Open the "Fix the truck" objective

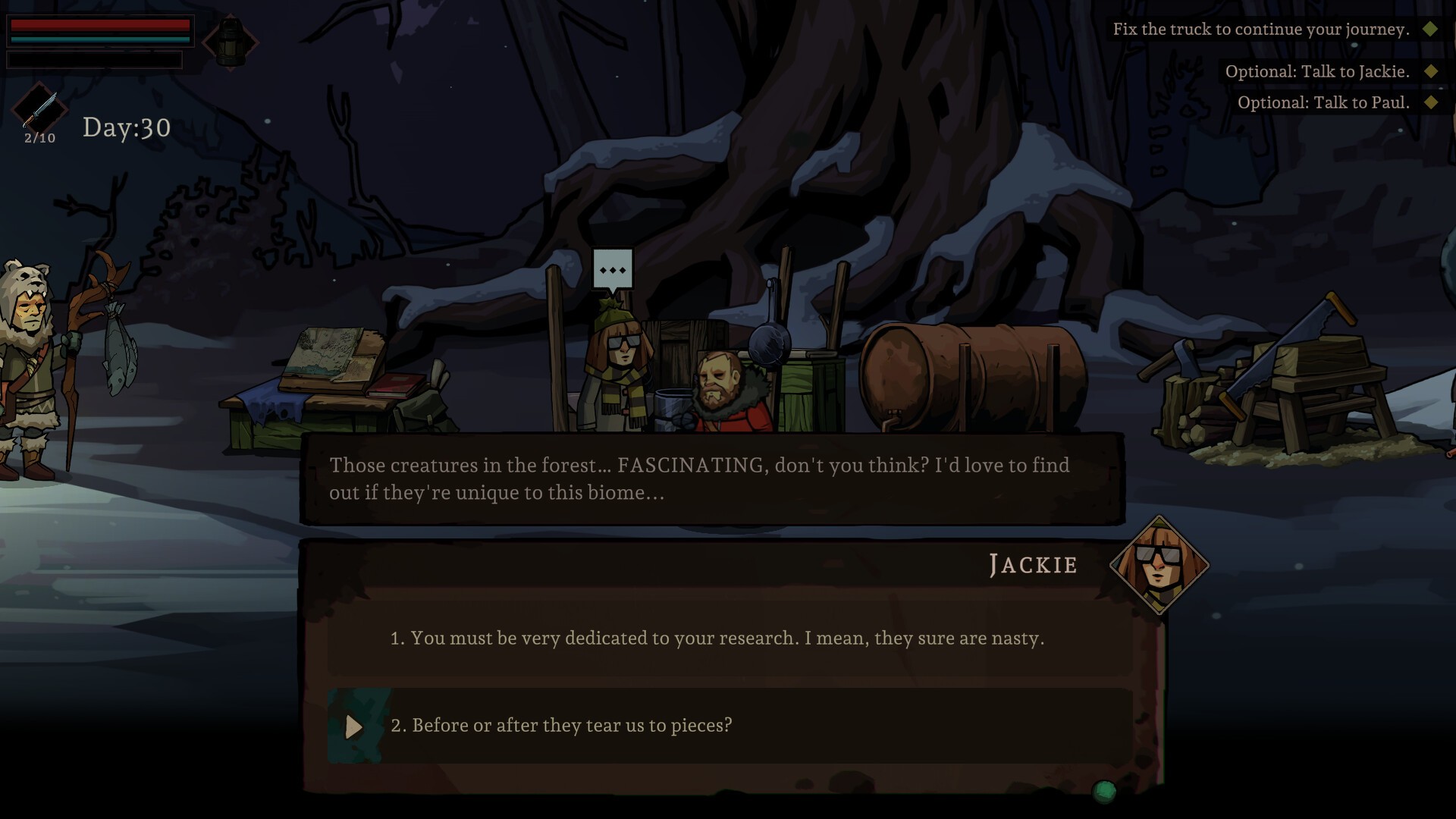[1260, 30]
